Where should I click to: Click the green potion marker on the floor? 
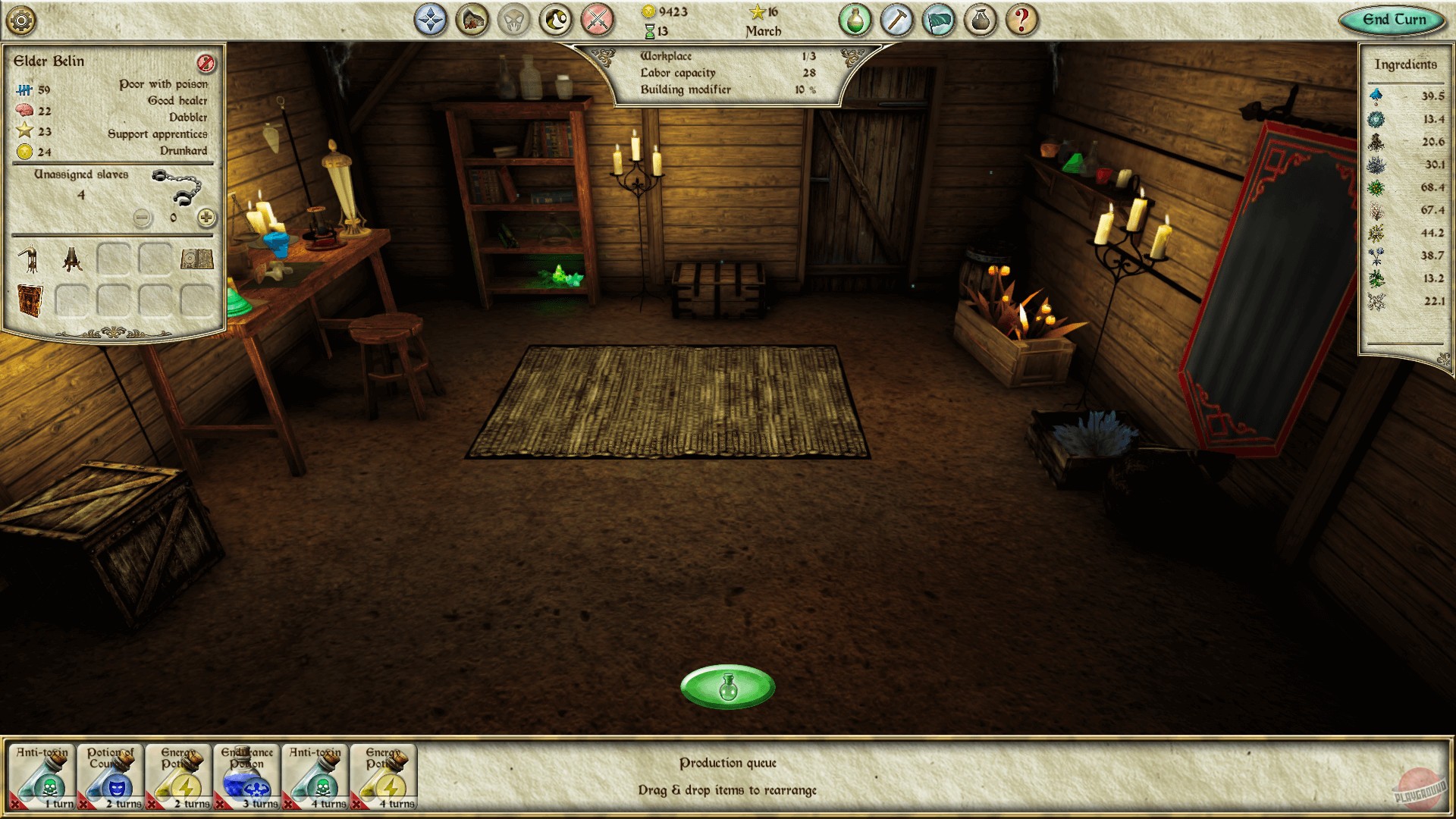[729, 685]
